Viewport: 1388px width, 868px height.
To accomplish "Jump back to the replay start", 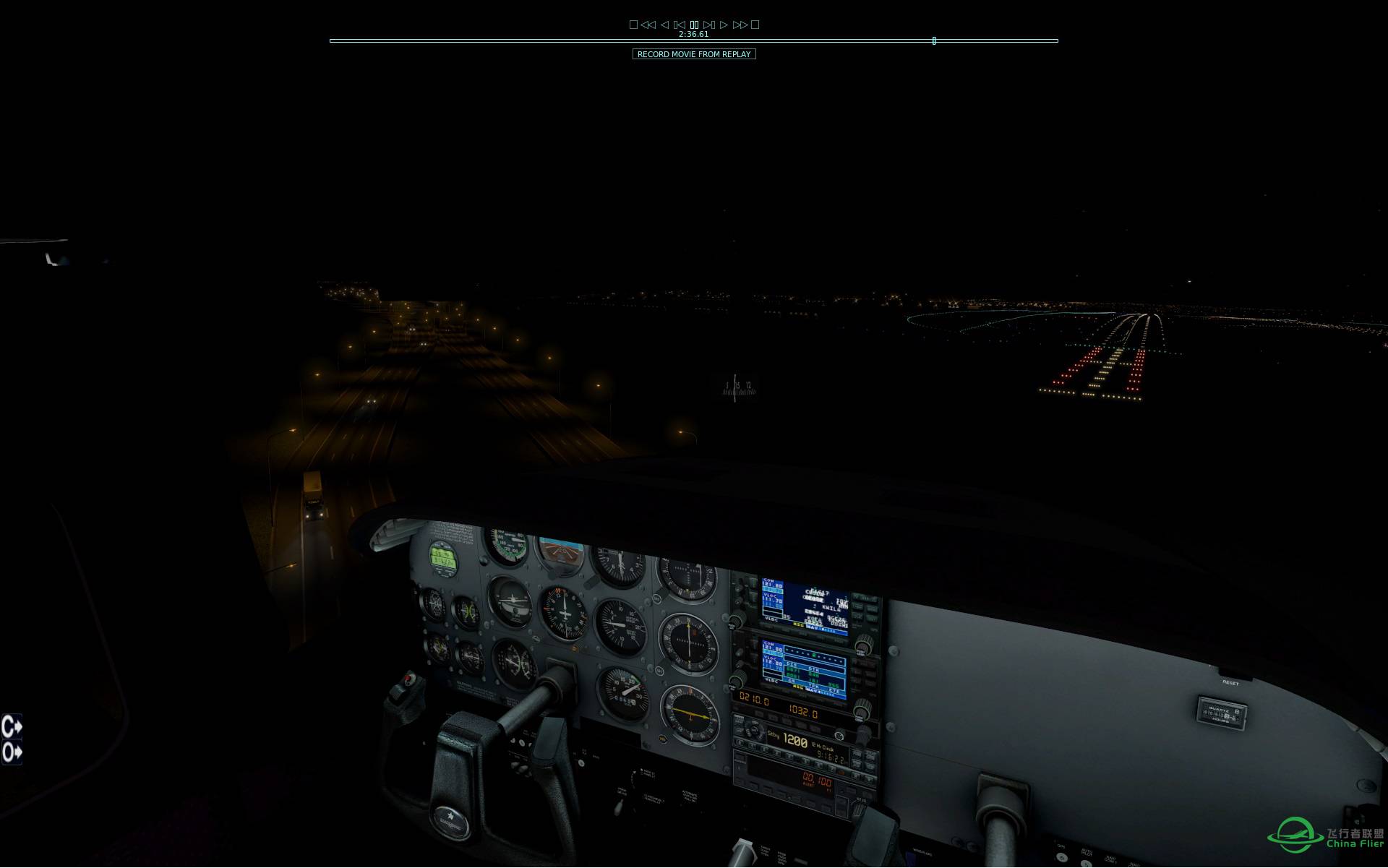I will [680, 24].
